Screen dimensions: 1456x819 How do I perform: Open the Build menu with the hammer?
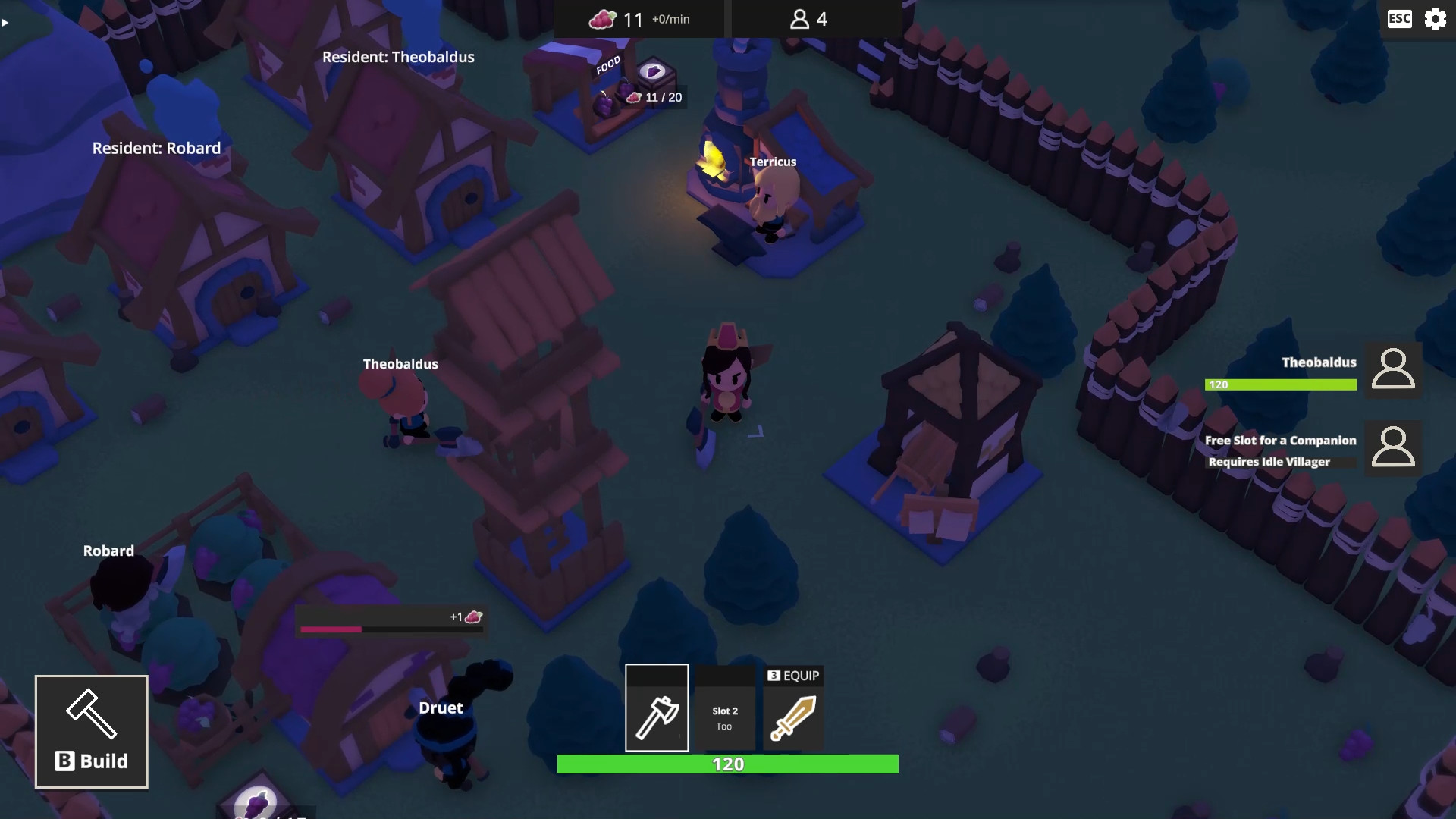(91, 730)
